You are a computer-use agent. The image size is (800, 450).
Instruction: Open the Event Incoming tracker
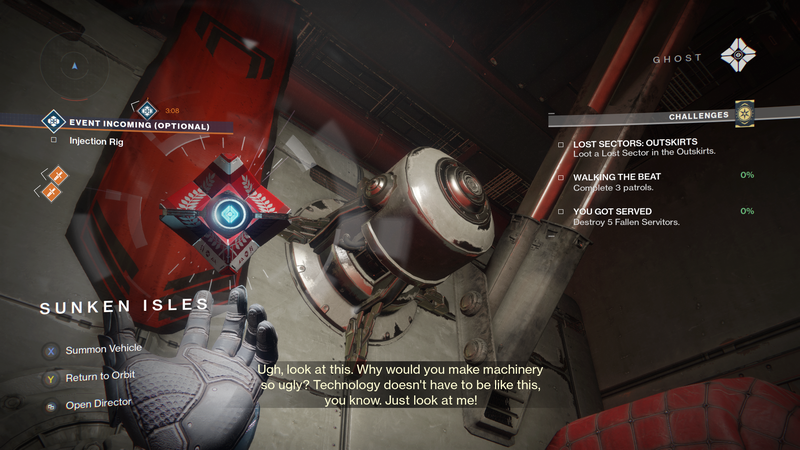coord(138,126)
